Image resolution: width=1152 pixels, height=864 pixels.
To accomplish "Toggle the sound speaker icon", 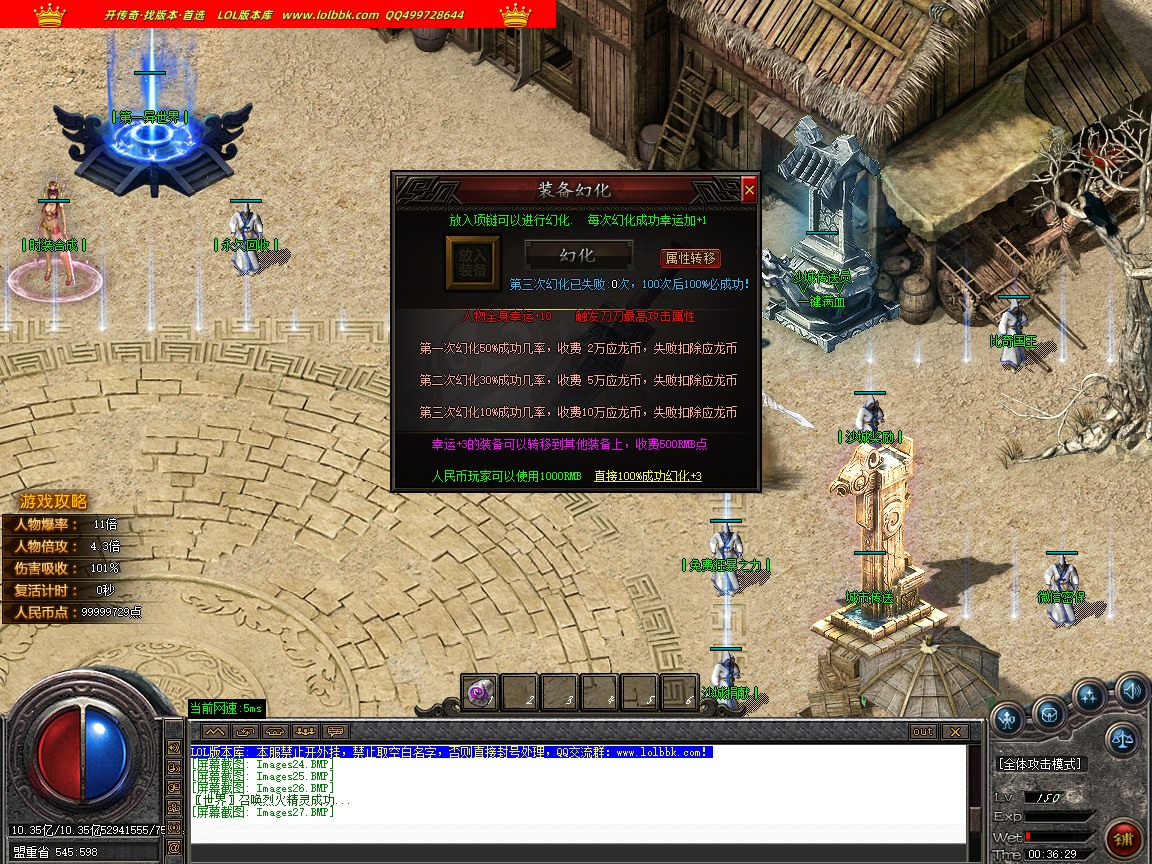I will tap(1131, 689).
